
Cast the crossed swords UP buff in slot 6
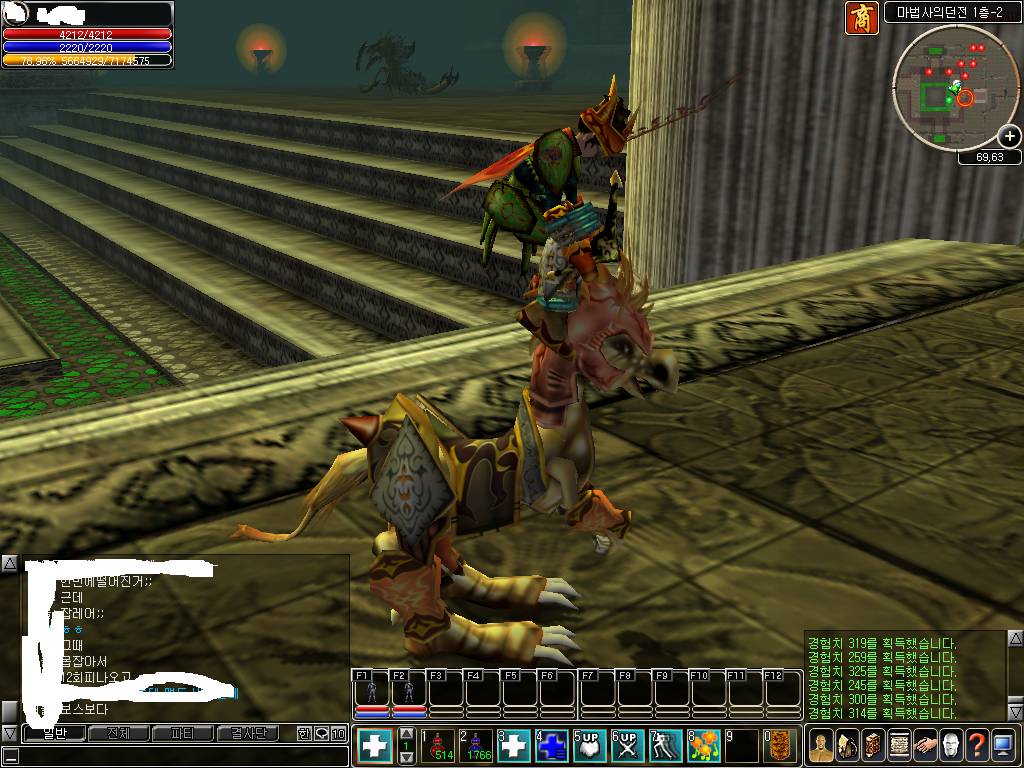pyautogui.click(x=627, y=746)
